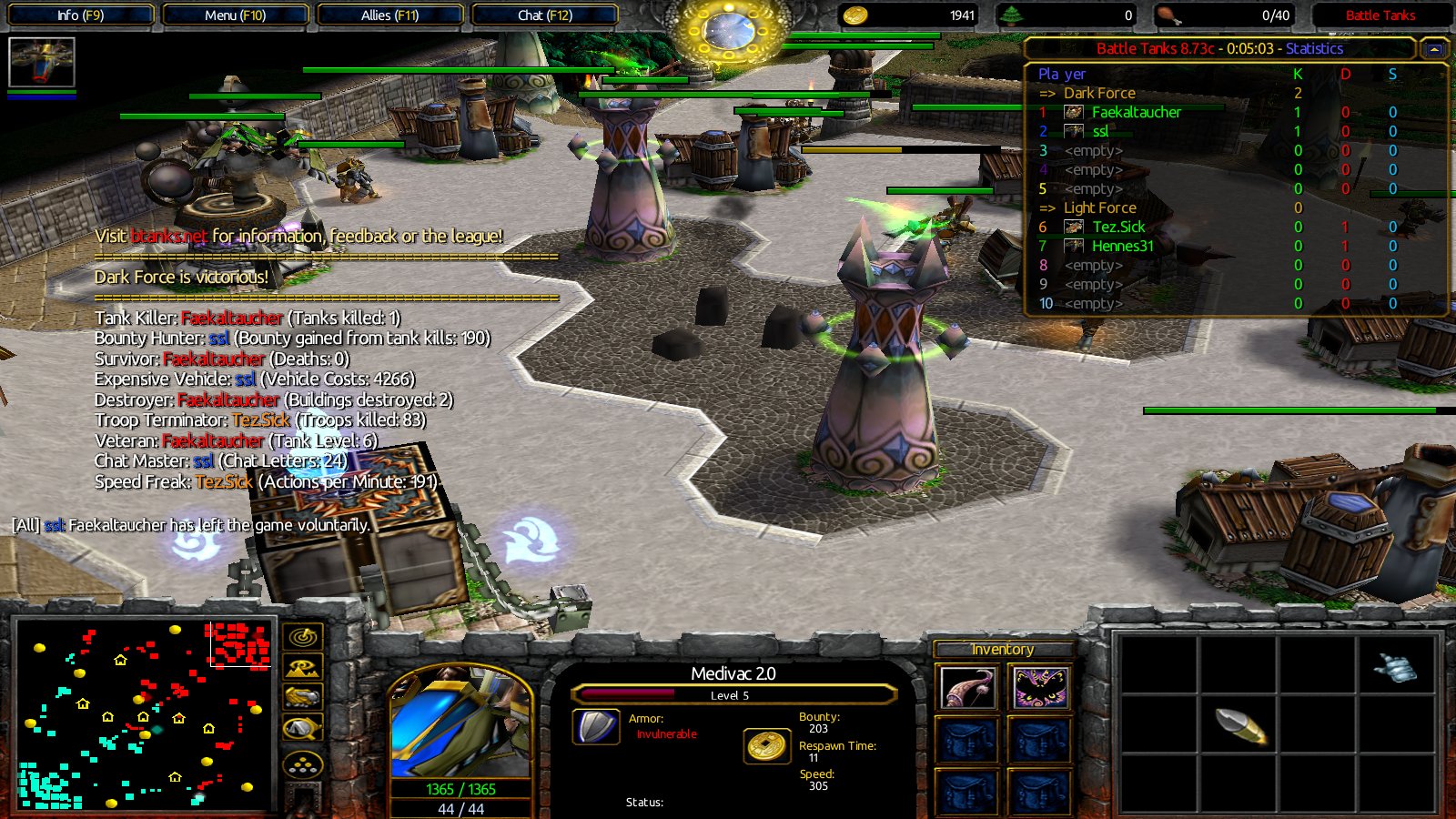Click the minimap to move camera

click(146, 715)
